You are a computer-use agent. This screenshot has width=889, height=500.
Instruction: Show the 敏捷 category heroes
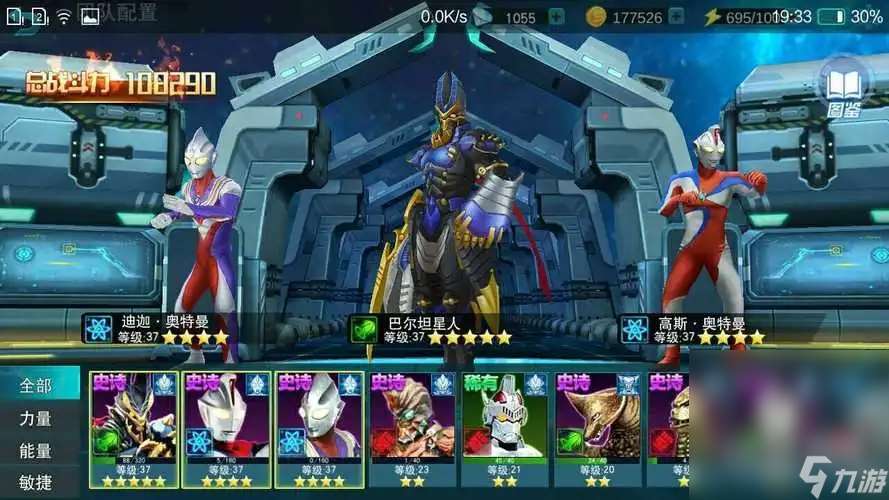(35, 483)
